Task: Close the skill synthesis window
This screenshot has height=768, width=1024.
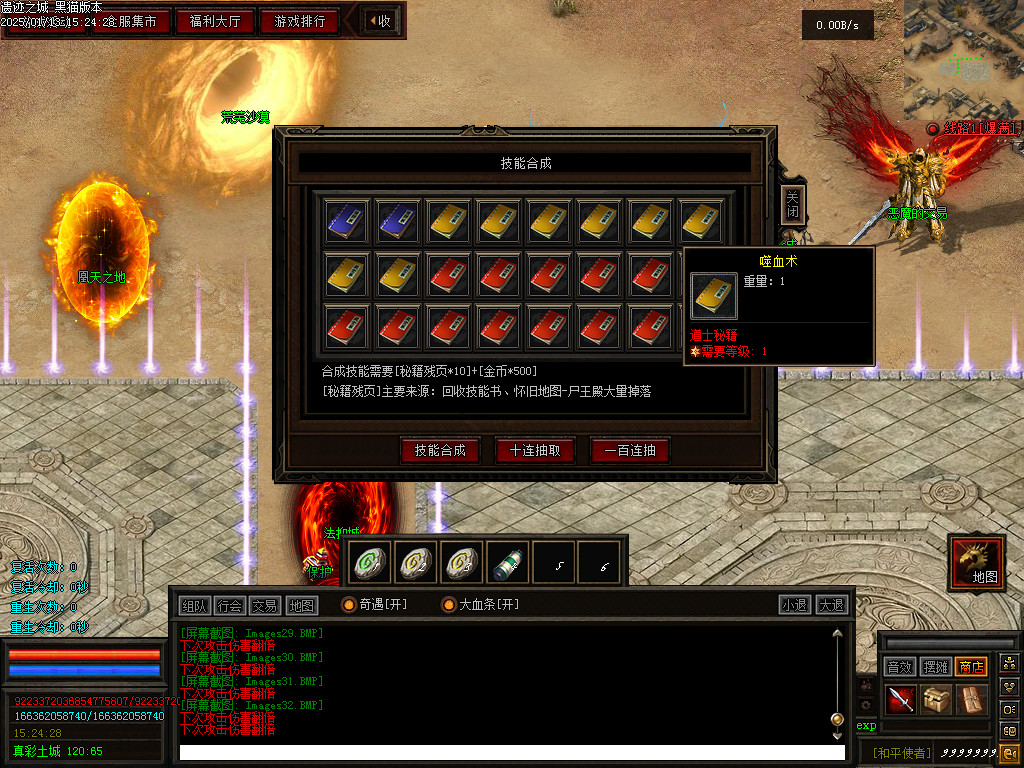Action: point(792,205)
